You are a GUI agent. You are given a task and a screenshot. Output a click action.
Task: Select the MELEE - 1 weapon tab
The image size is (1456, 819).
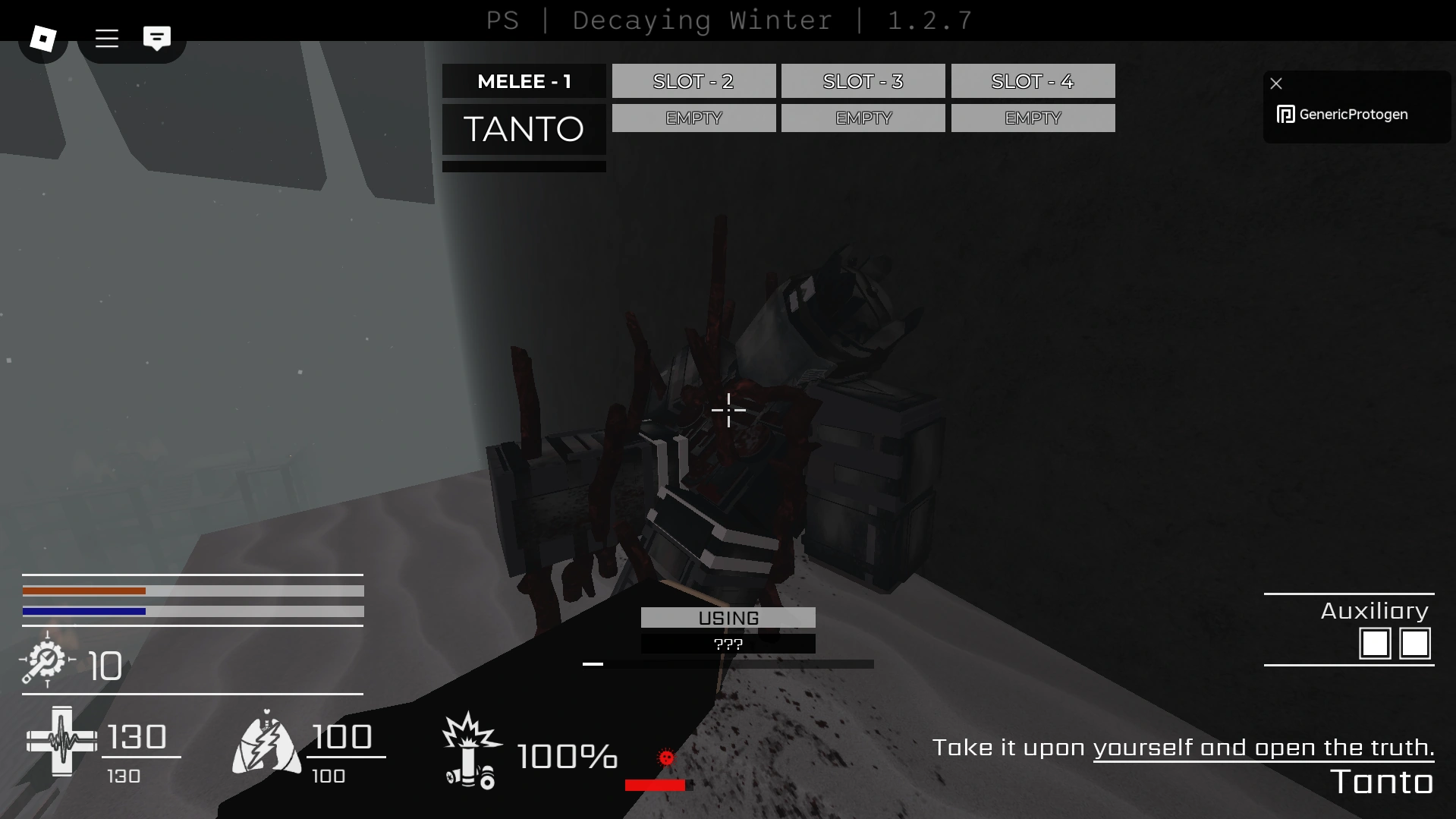point(524,81)
